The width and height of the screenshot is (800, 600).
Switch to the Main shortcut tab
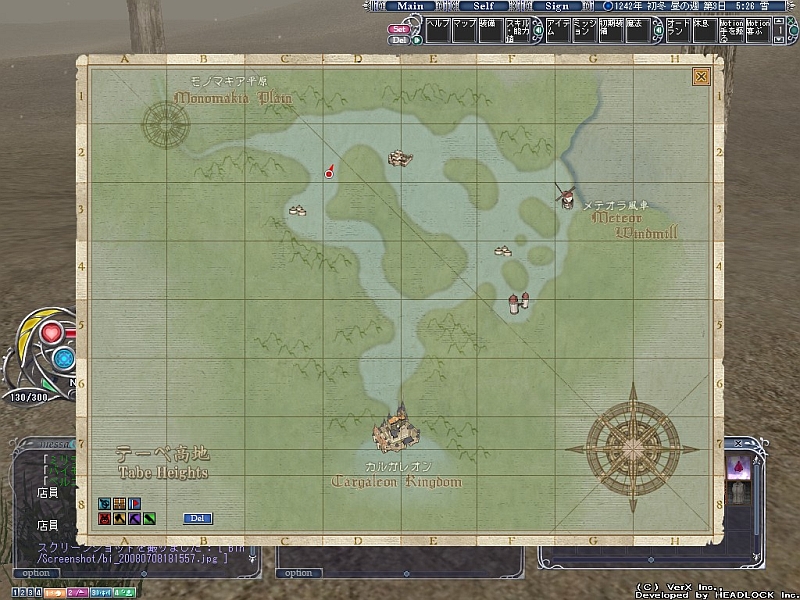(410, 6)
